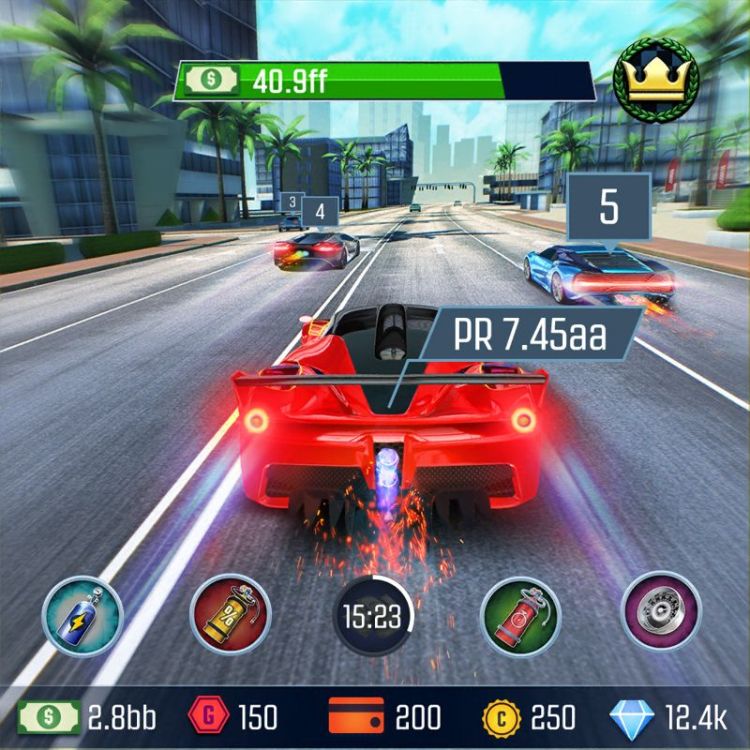Open the gold crown leaderboard badge
The height and width of the screenshot is (750, 750).
(x=656, y=78)
